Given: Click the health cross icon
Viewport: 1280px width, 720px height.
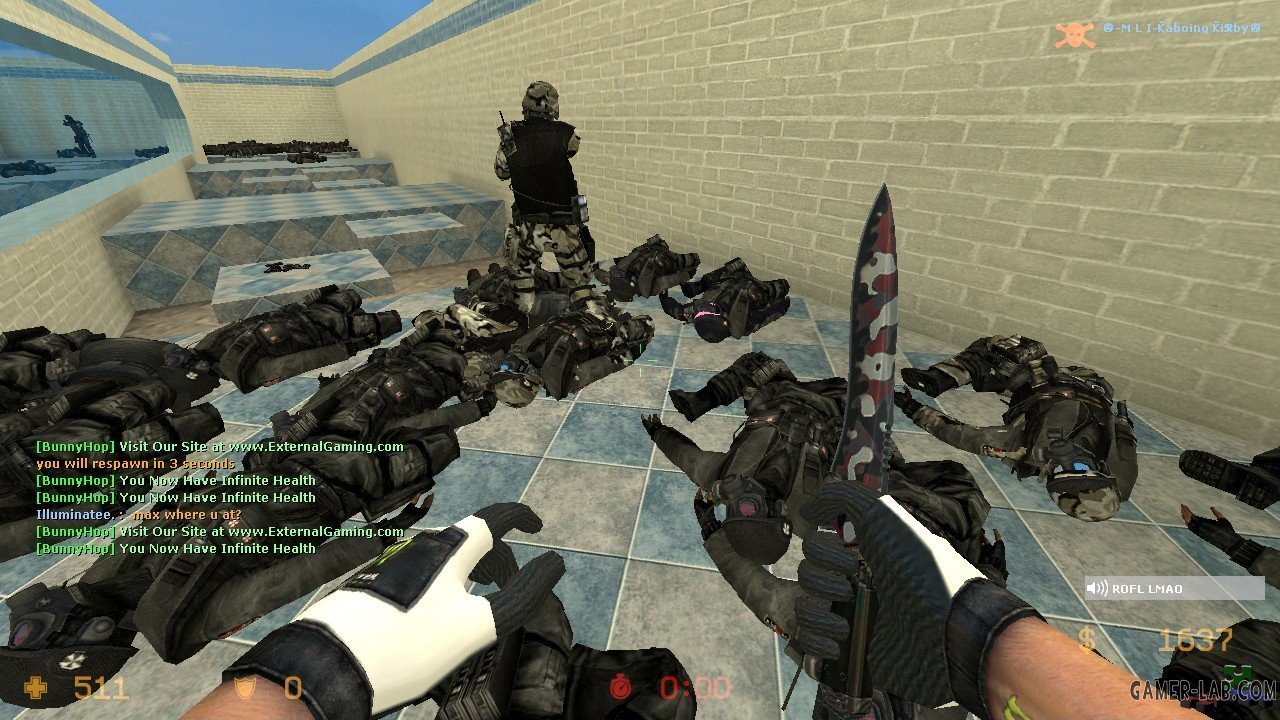Looking at the screenshot, I should [36, 688].
